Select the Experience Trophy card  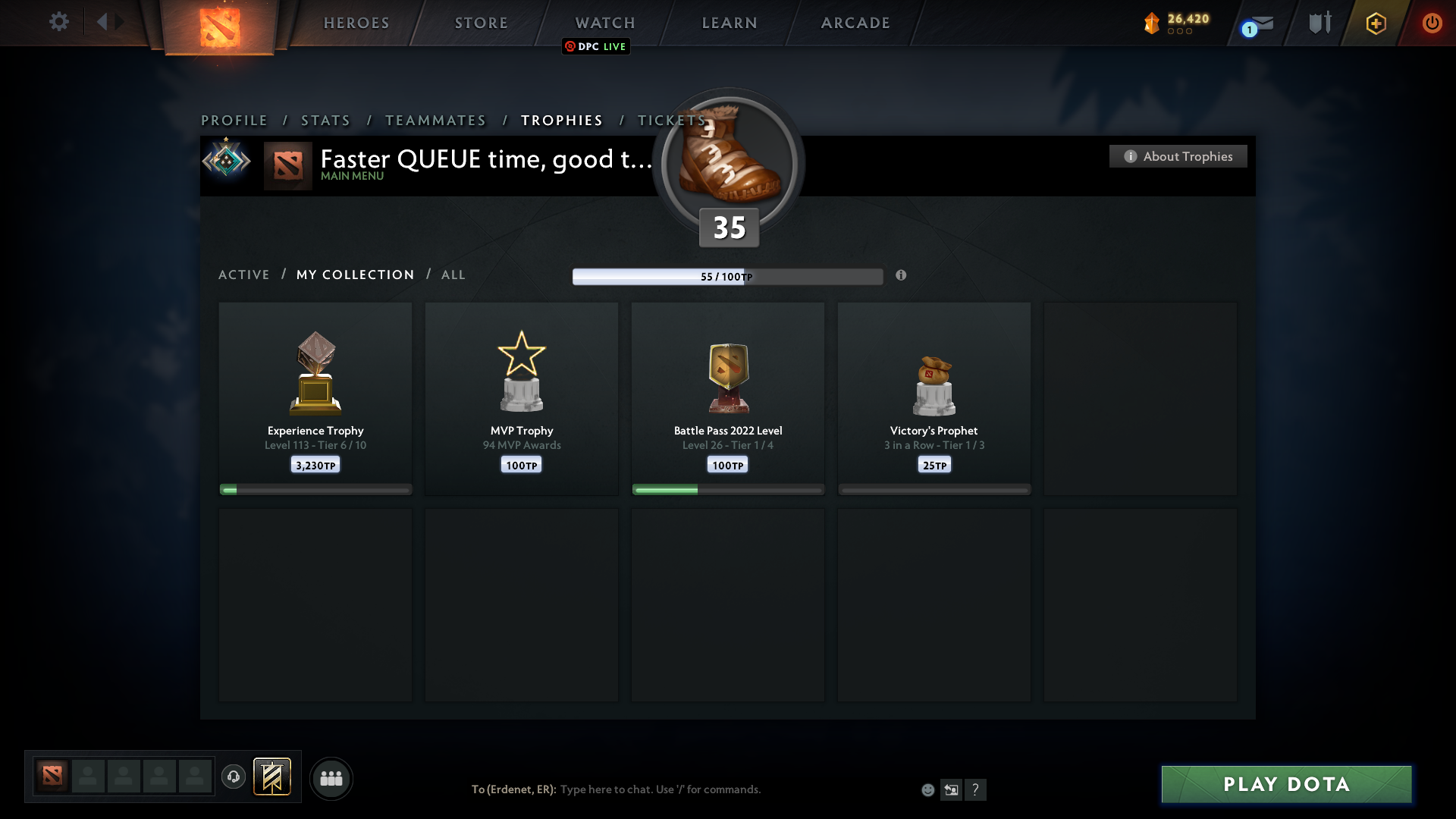click(315, 398)
